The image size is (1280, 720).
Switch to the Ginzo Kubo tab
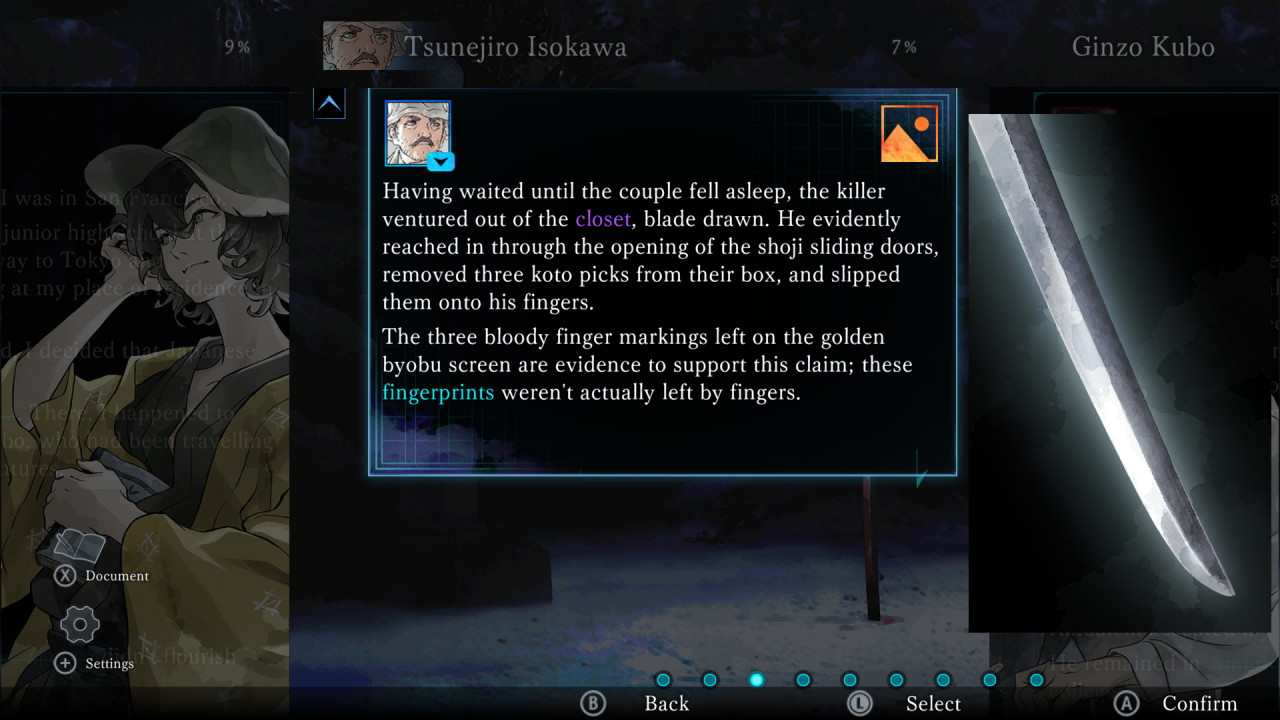coord(1142,46)
